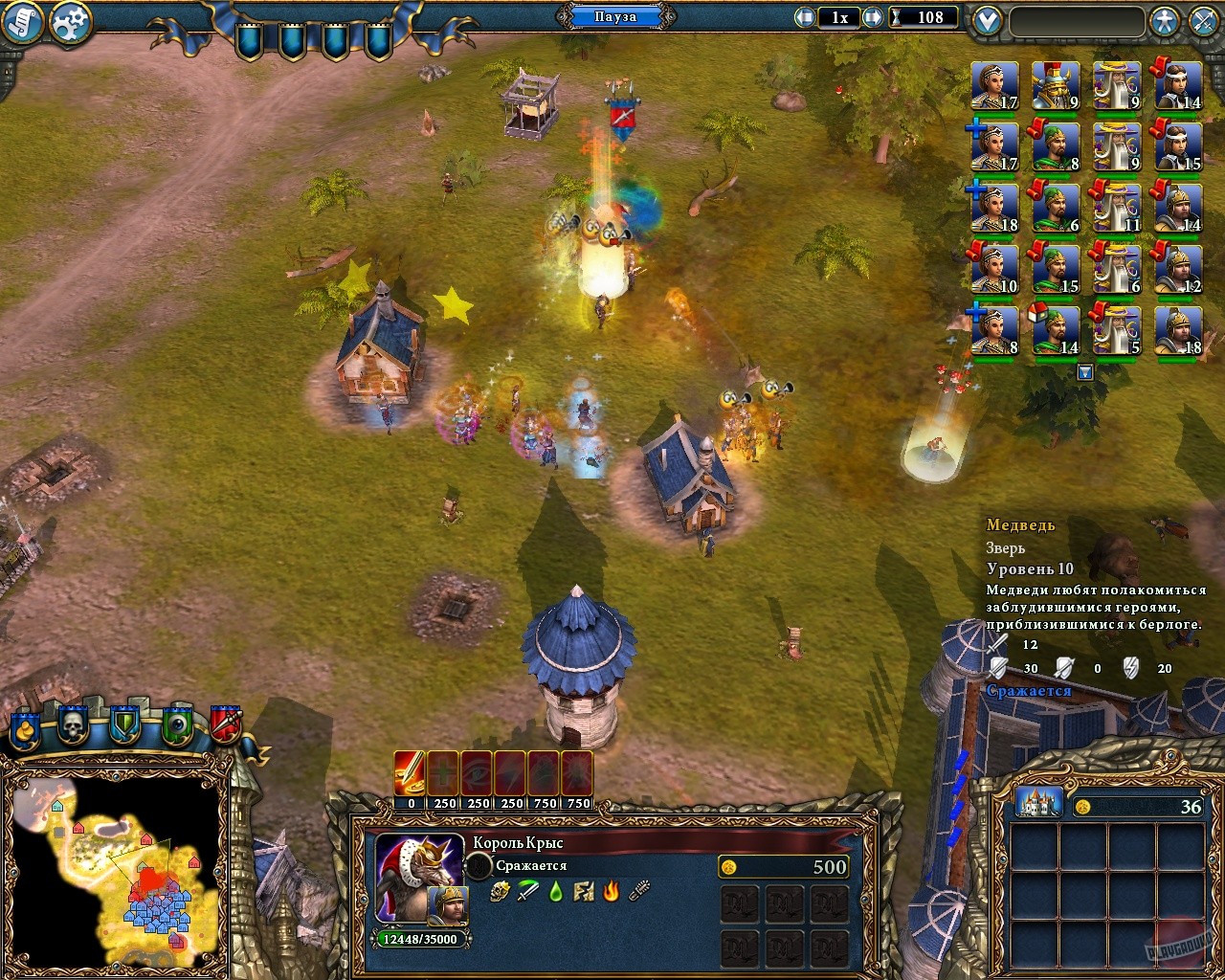Screen dimensions: 1225x980
Task: Increase game speed with the right arrow
Action: pyautogui.click(x=872, y=16)
